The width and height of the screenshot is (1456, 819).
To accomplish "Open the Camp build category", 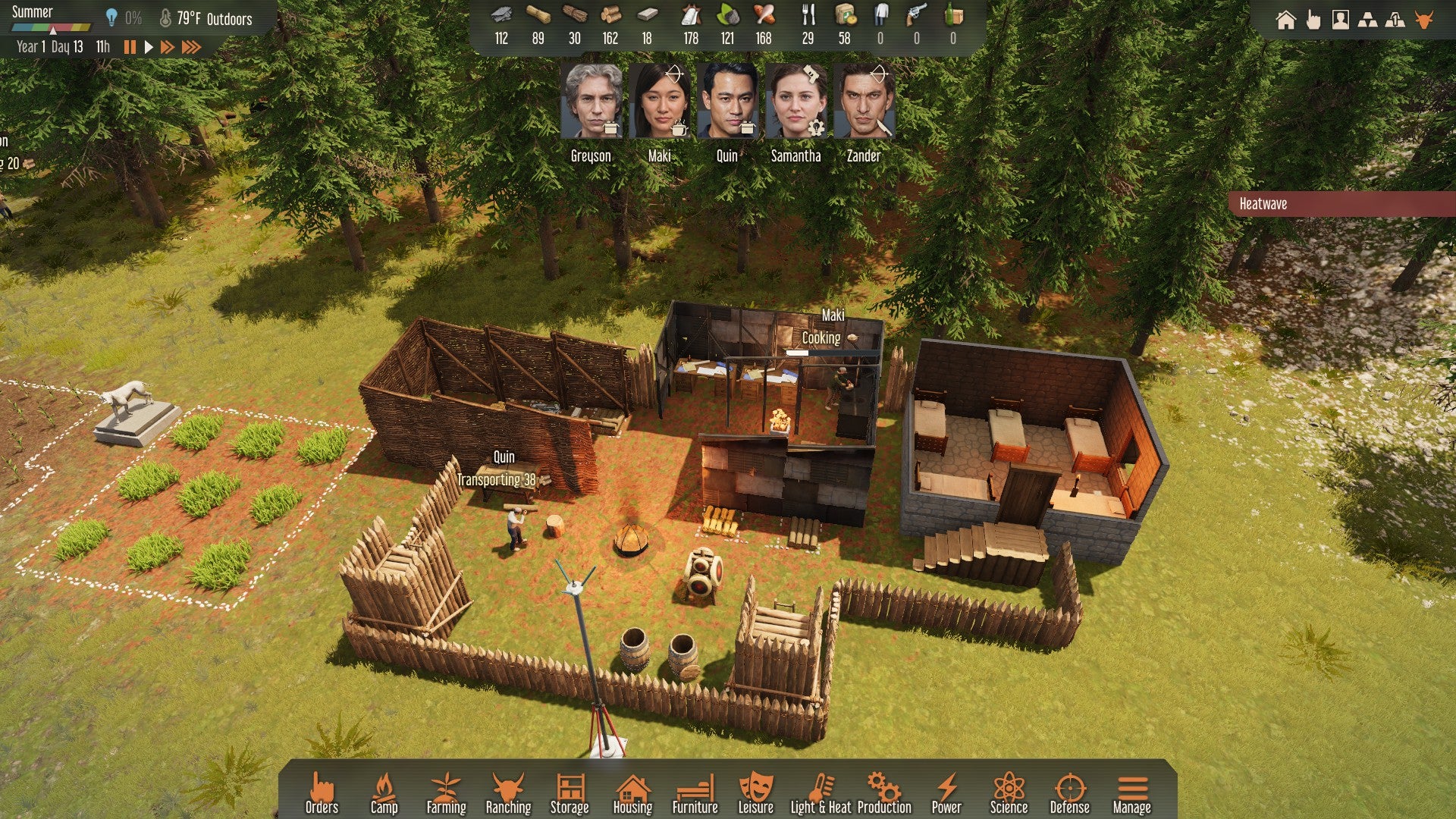I will coord(384,793).
